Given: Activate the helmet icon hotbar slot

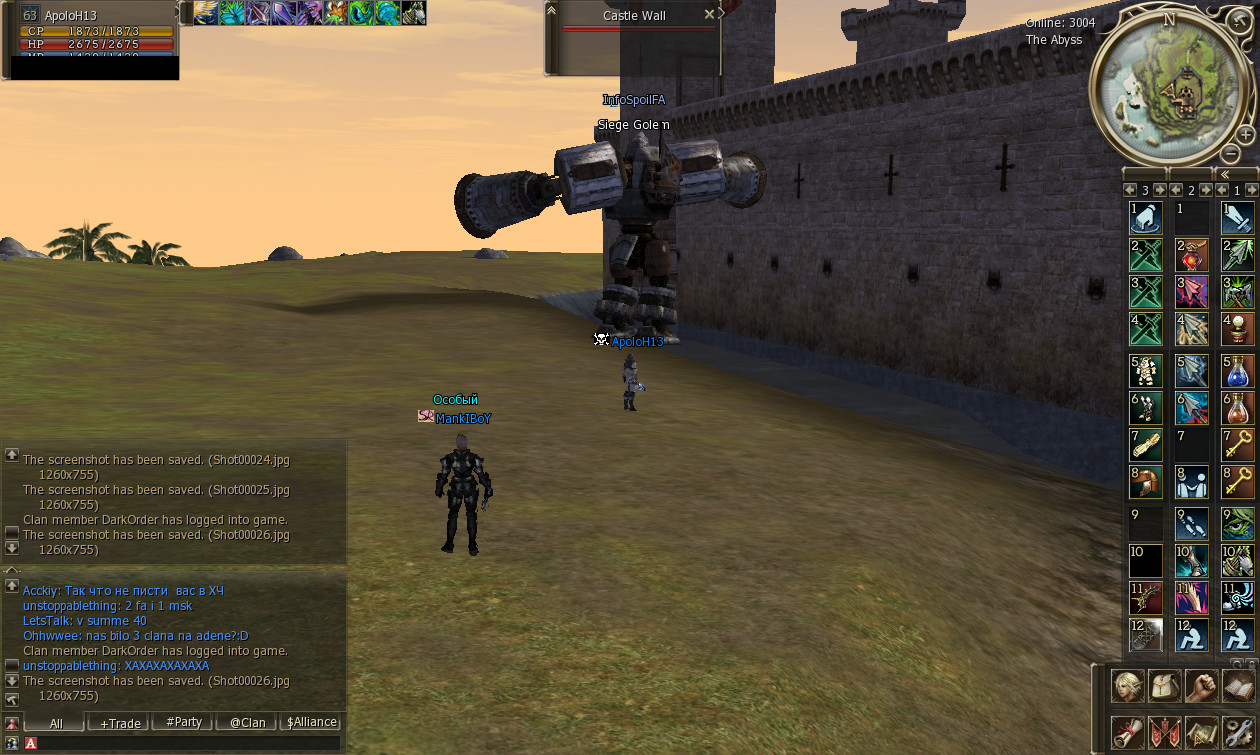Looking at the screenshot, I should click(1146, 482).
